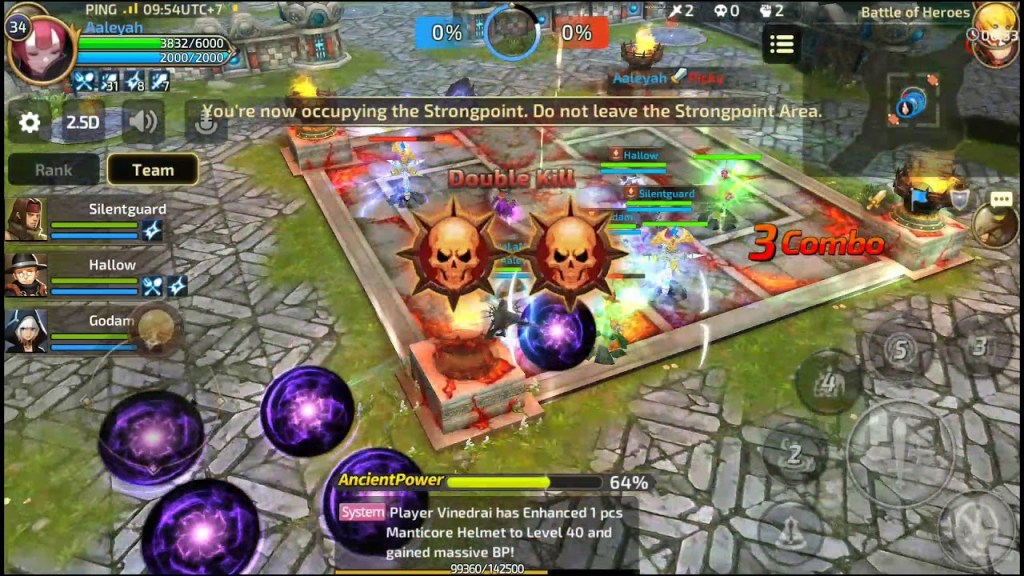Viewport: 1024px width, 576px height.
Task: Toggle the 2.5D camera view
Action: tap(83, 123)
